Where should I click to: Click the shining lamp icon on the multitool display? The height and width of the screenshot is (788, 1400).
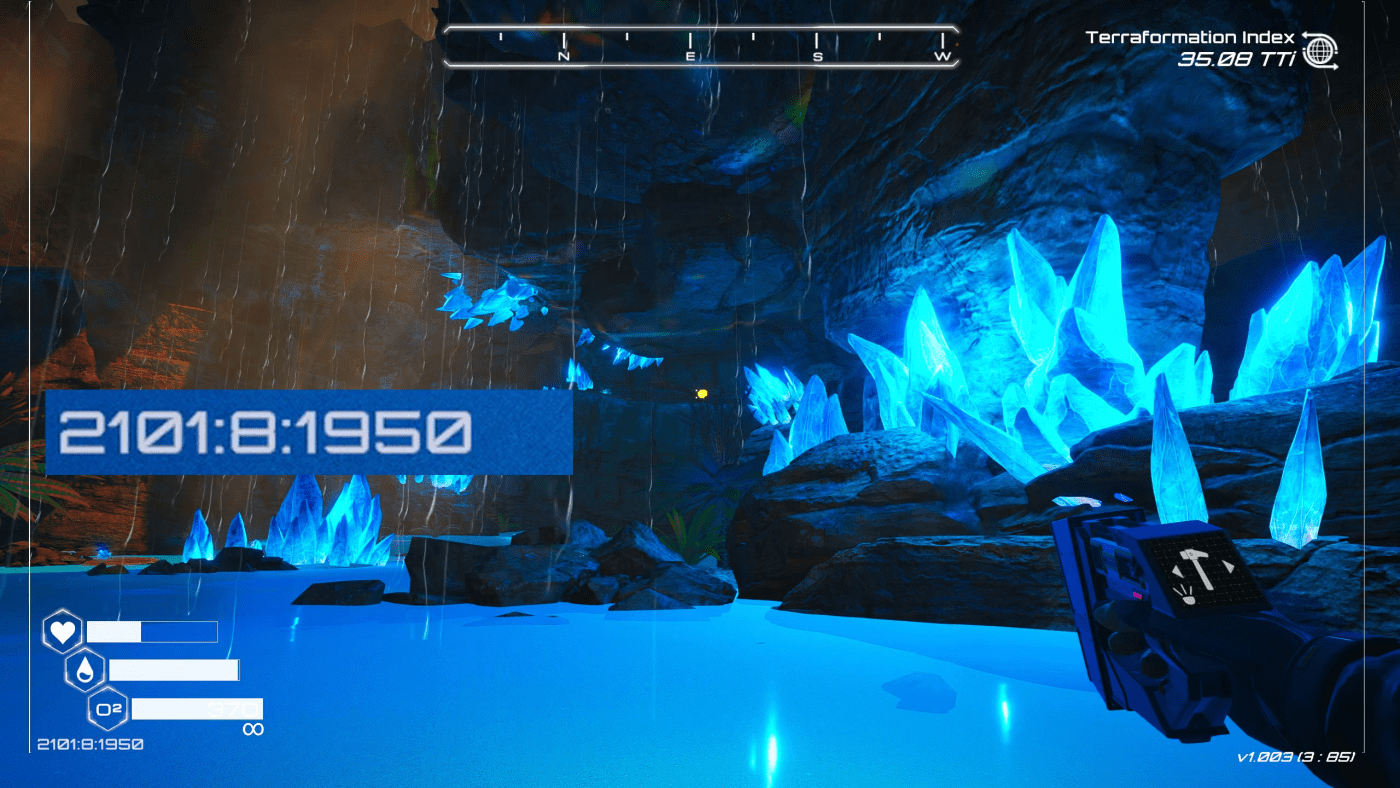pos(1188,597)
